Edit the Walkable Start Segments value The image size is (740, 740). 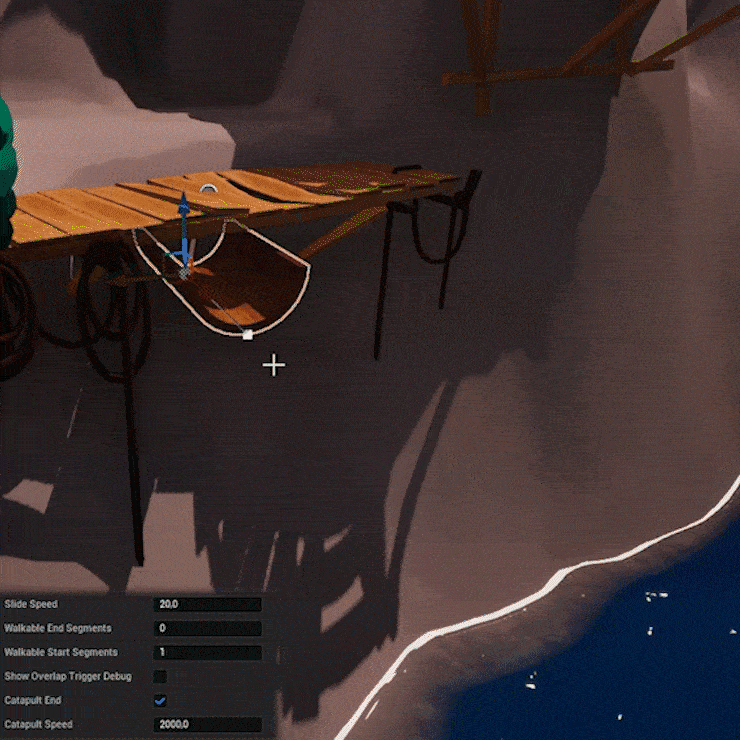[207, 652]
